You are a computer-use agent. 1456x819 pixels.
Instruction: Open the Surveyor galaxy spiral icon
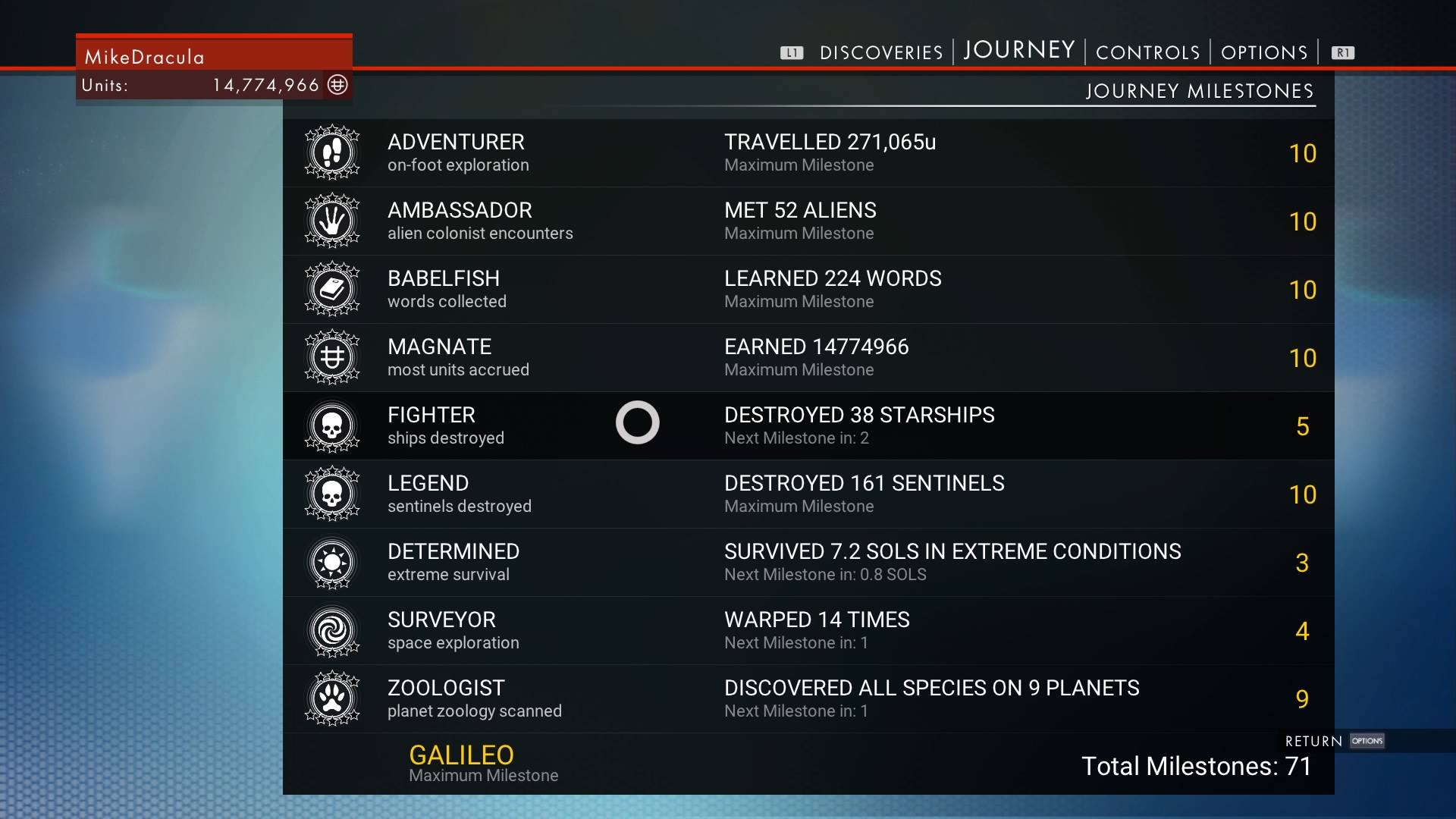332,630
